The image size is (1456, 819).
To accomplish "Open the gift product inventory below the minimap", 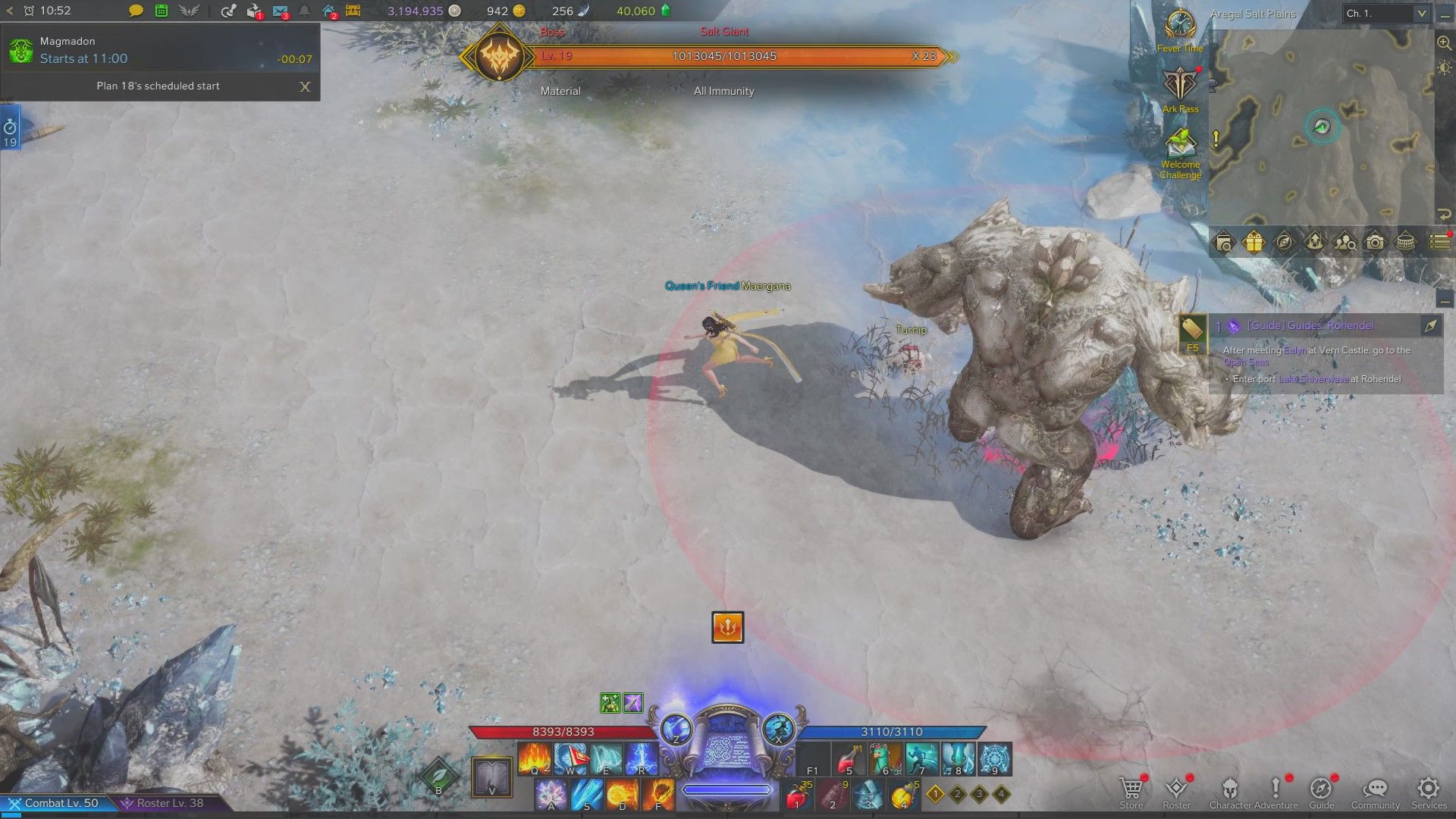I will tap(1254, 243).
